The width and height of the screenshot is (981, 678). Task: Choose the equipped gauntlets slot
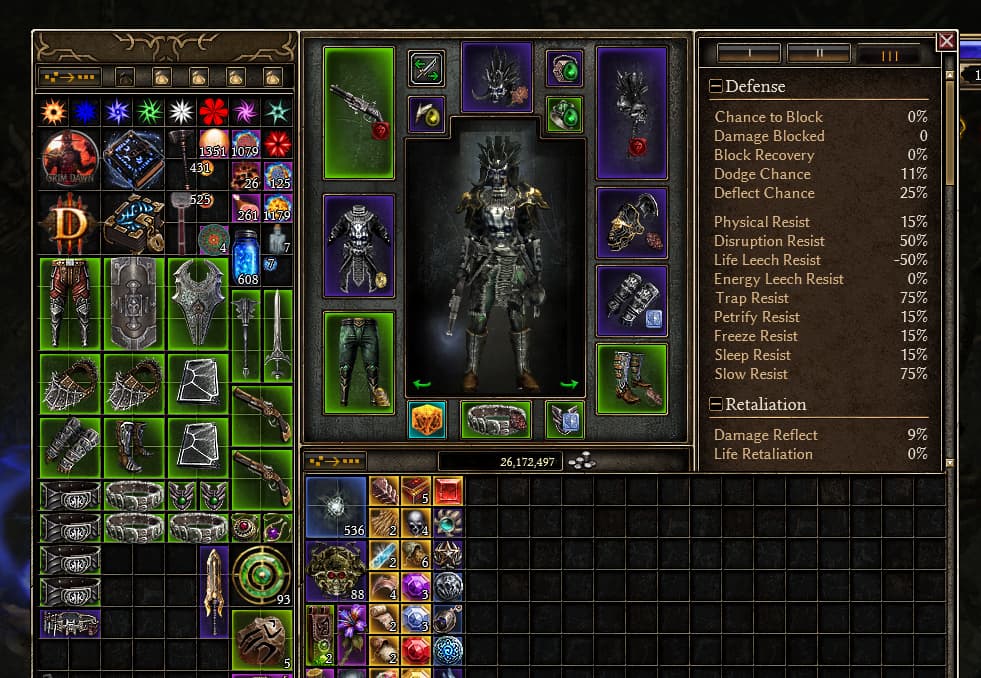coord(631,298)
